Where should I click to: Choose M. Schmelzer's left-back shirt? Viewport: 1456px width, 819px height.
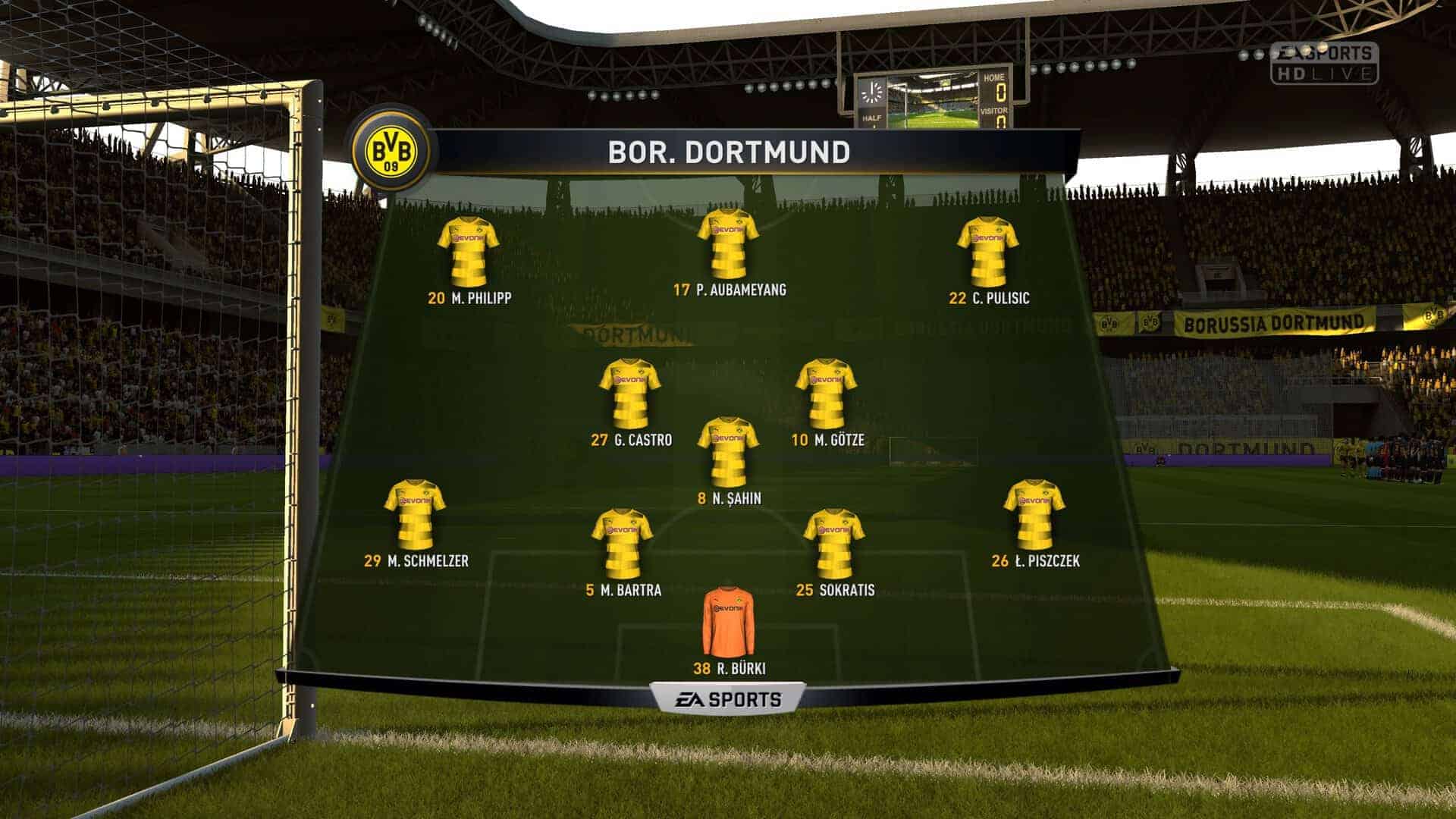point(415,514)
